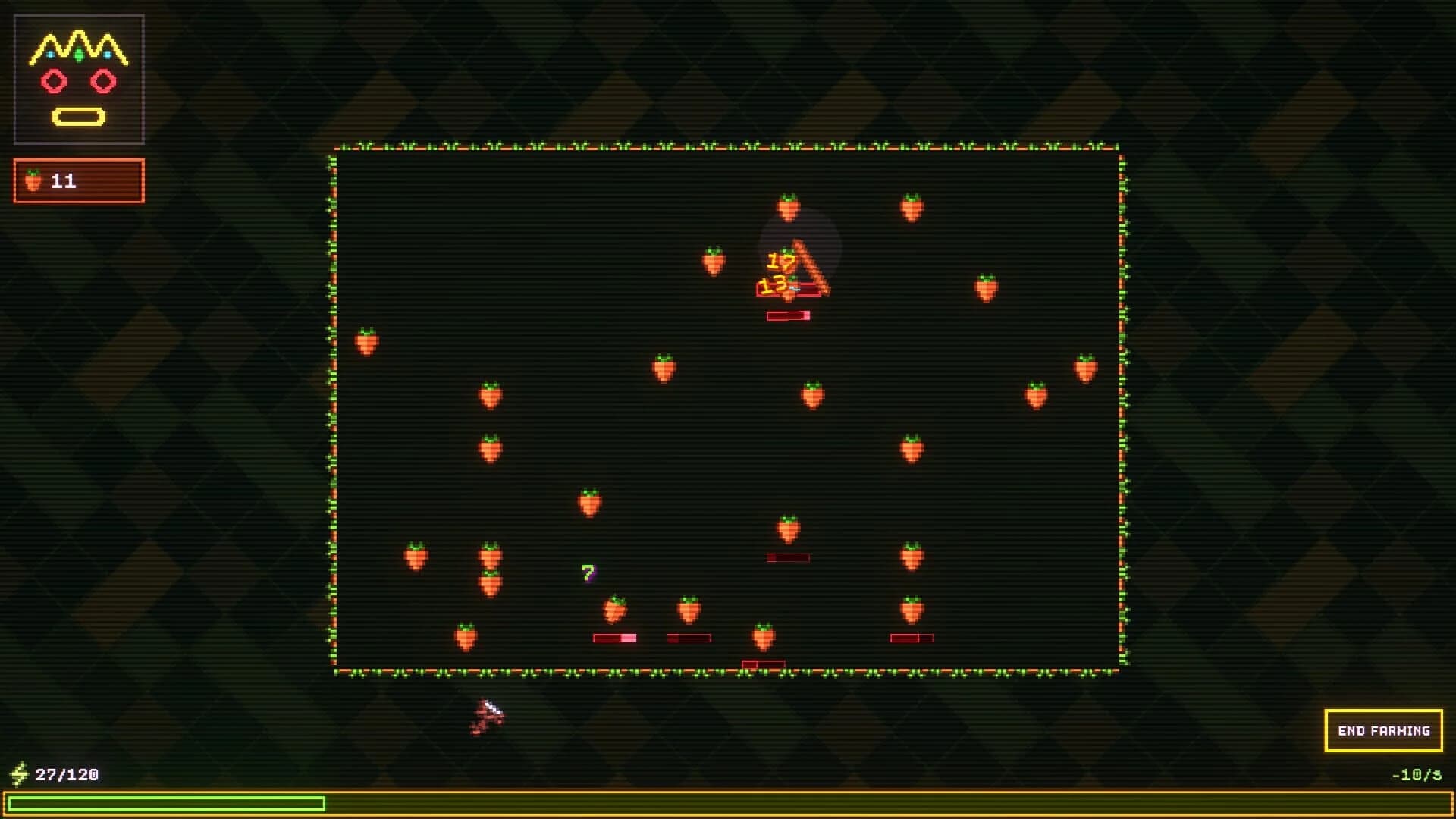Click the pair of stacked carrots mid-left

click(489, 567)
